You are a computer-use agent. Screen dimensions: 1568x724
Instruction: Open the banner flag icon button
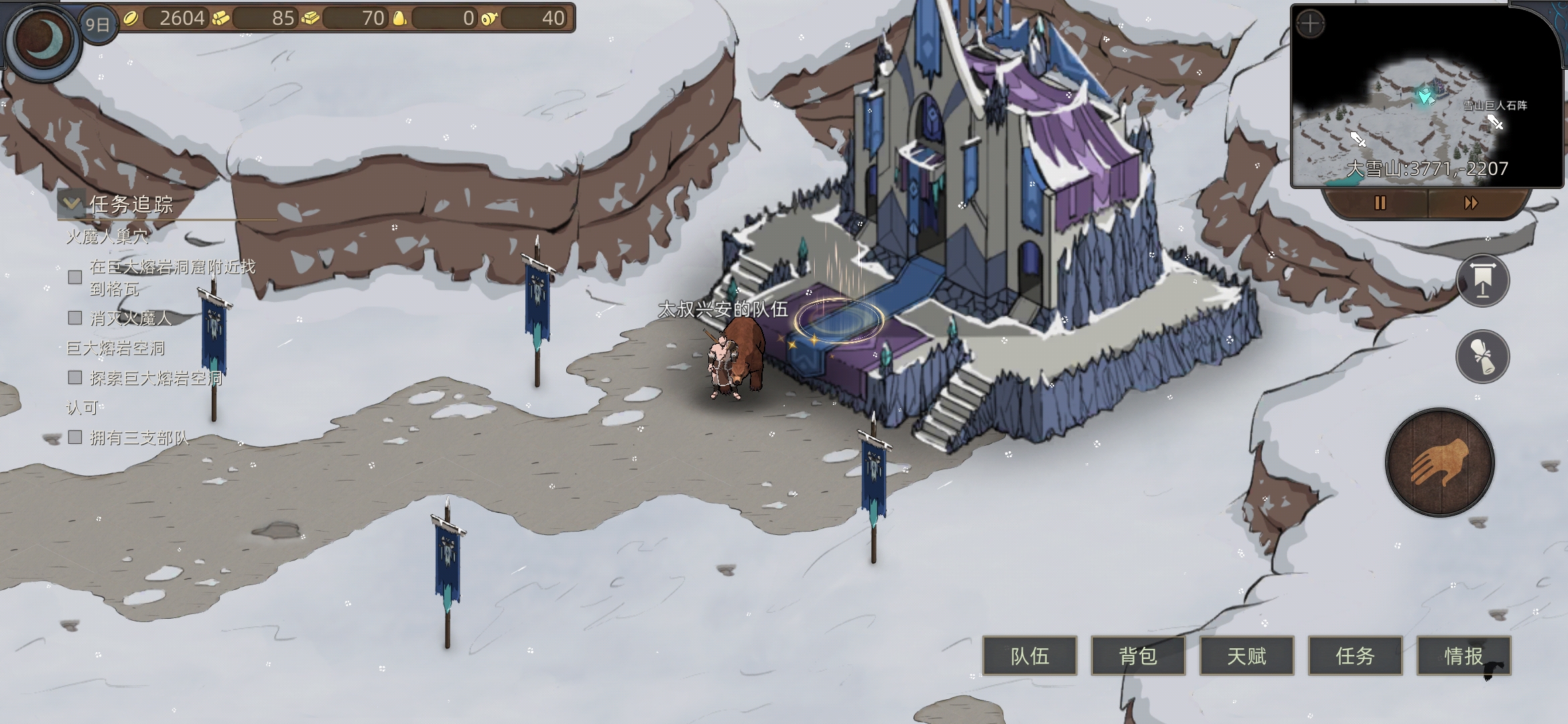click(x=1482, y=280)
